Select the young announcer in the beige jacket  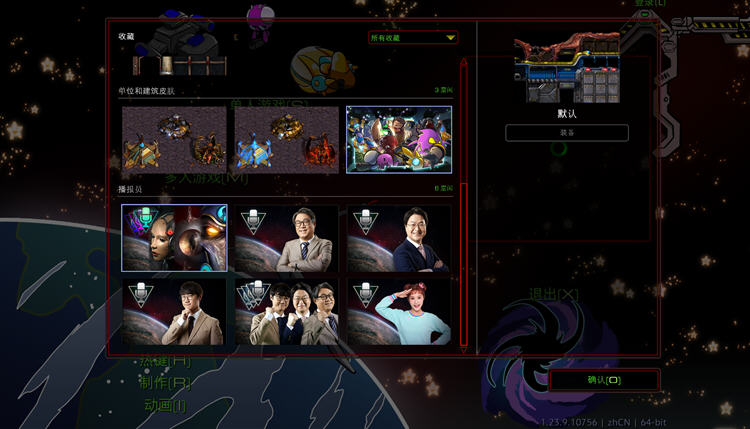(174, 312)
